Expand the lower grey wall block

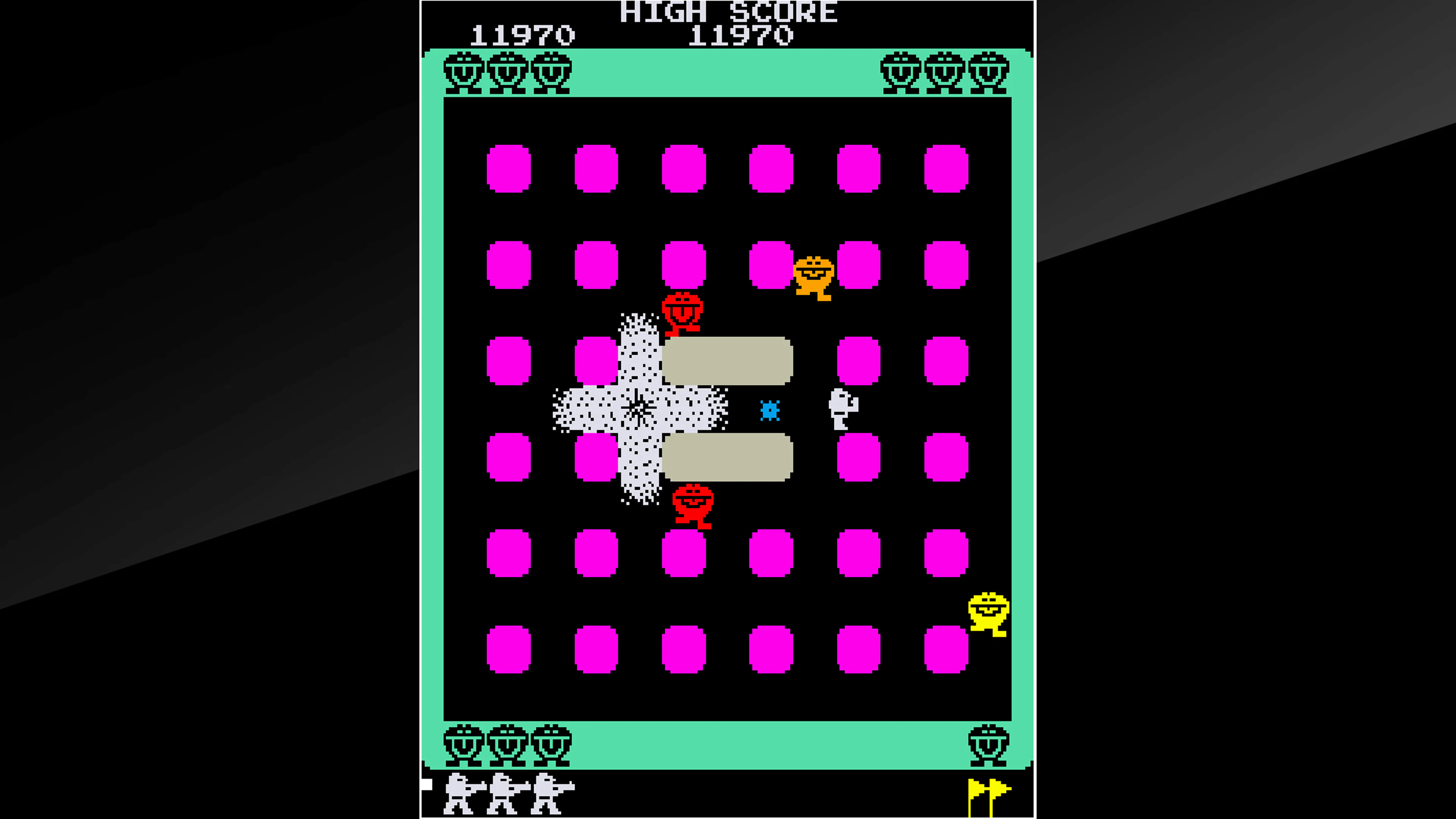(x=728, y=458)
